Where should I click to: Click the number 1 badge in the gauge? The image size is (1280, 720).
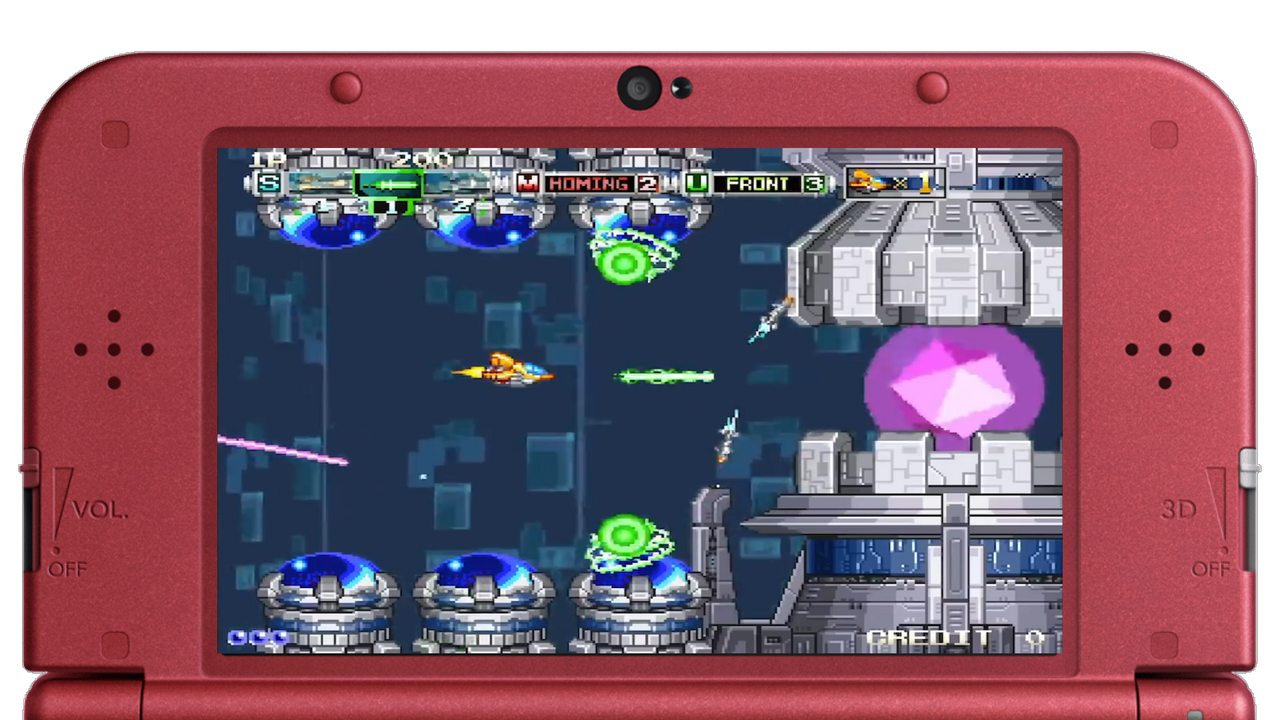(390, 206)
